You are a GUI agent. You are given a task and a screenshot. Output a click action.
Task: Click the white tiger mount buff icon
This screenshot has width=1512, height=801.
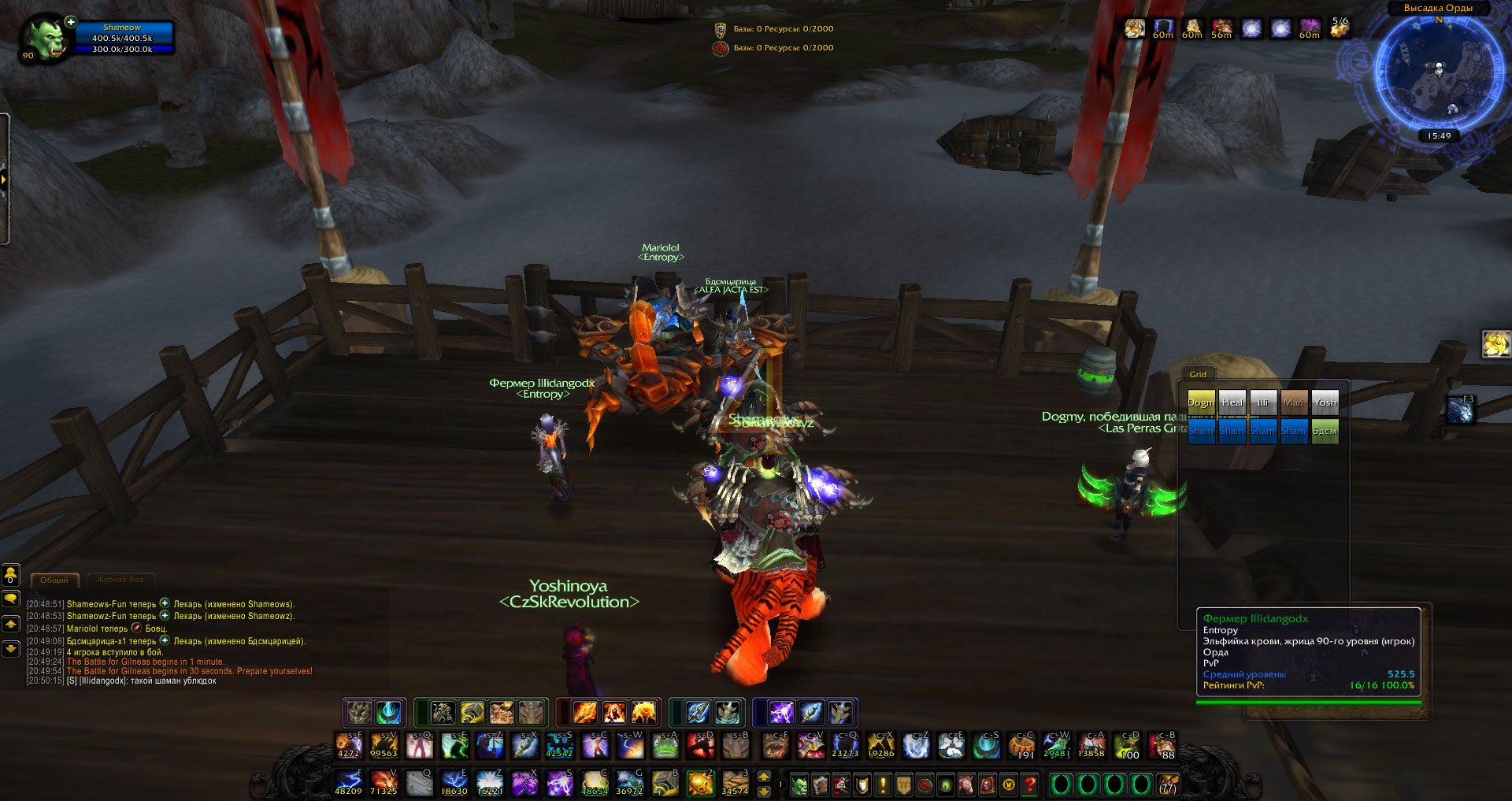1134,29
